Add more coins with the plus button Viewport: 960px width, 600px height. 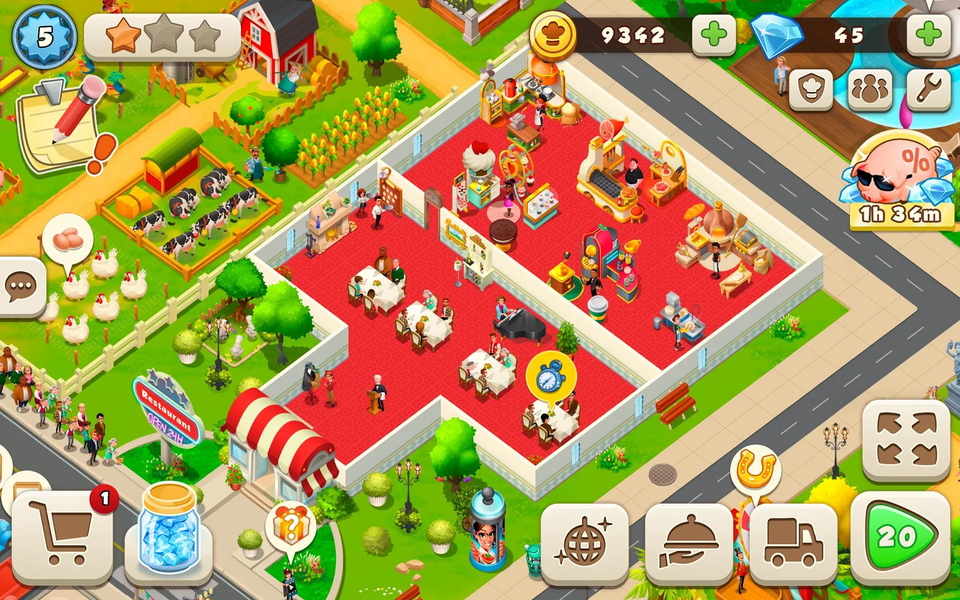[x=714, y=36]
